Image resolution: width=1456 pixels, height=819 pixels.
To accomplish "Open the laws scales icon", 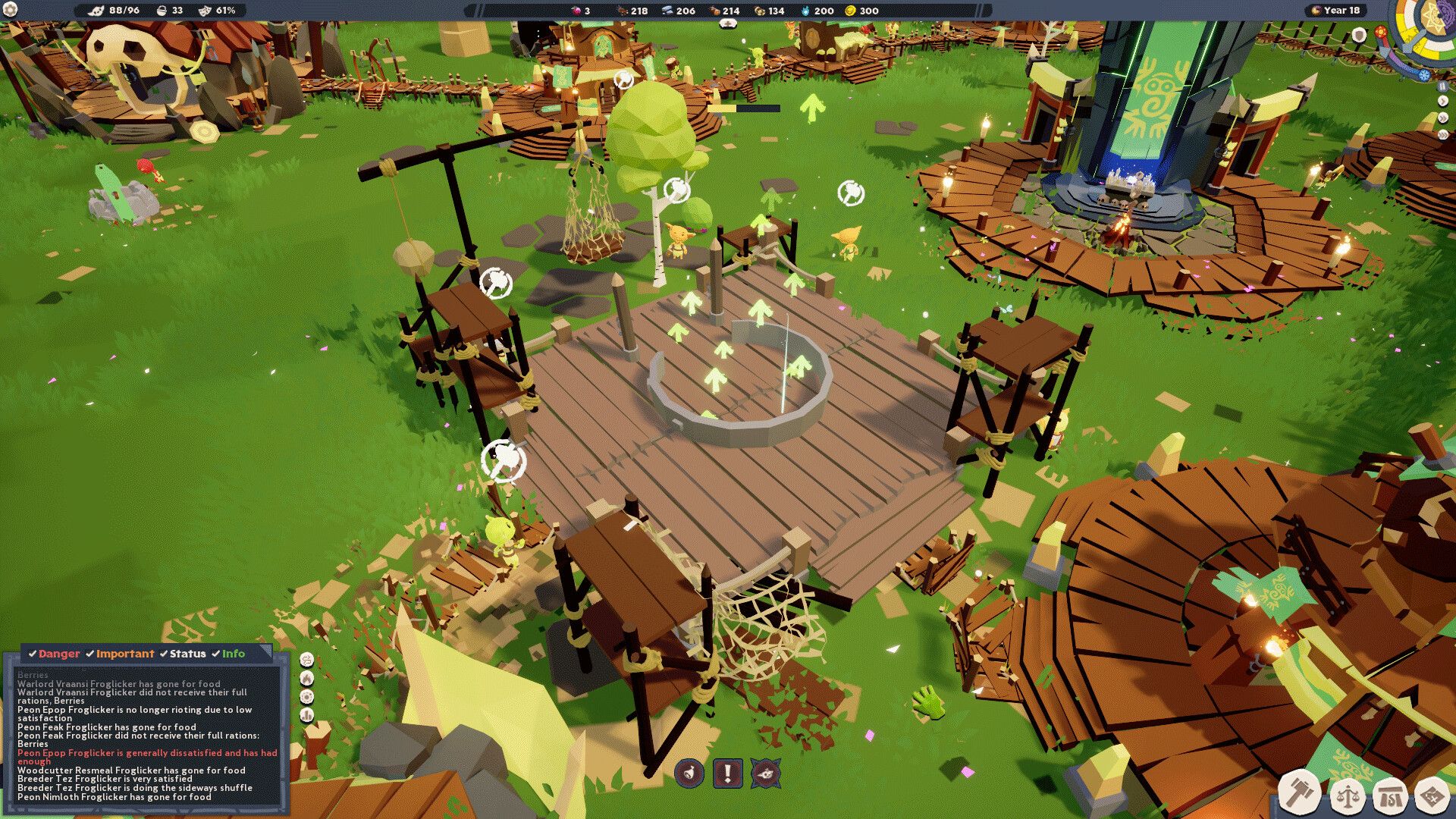I will [x=1348, y=794].
